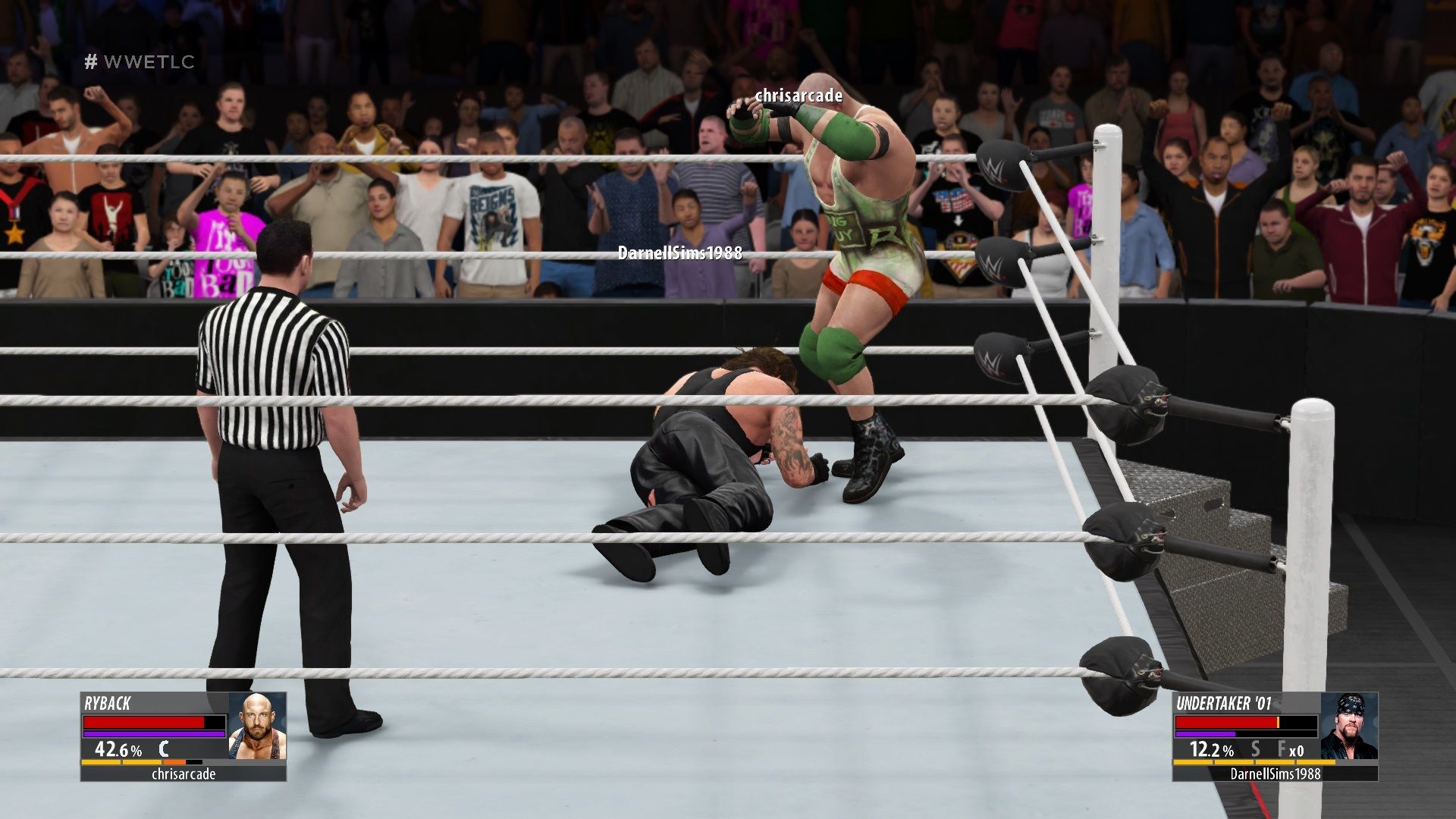Select the Undertaker '01 portrait

point(1348,726)
